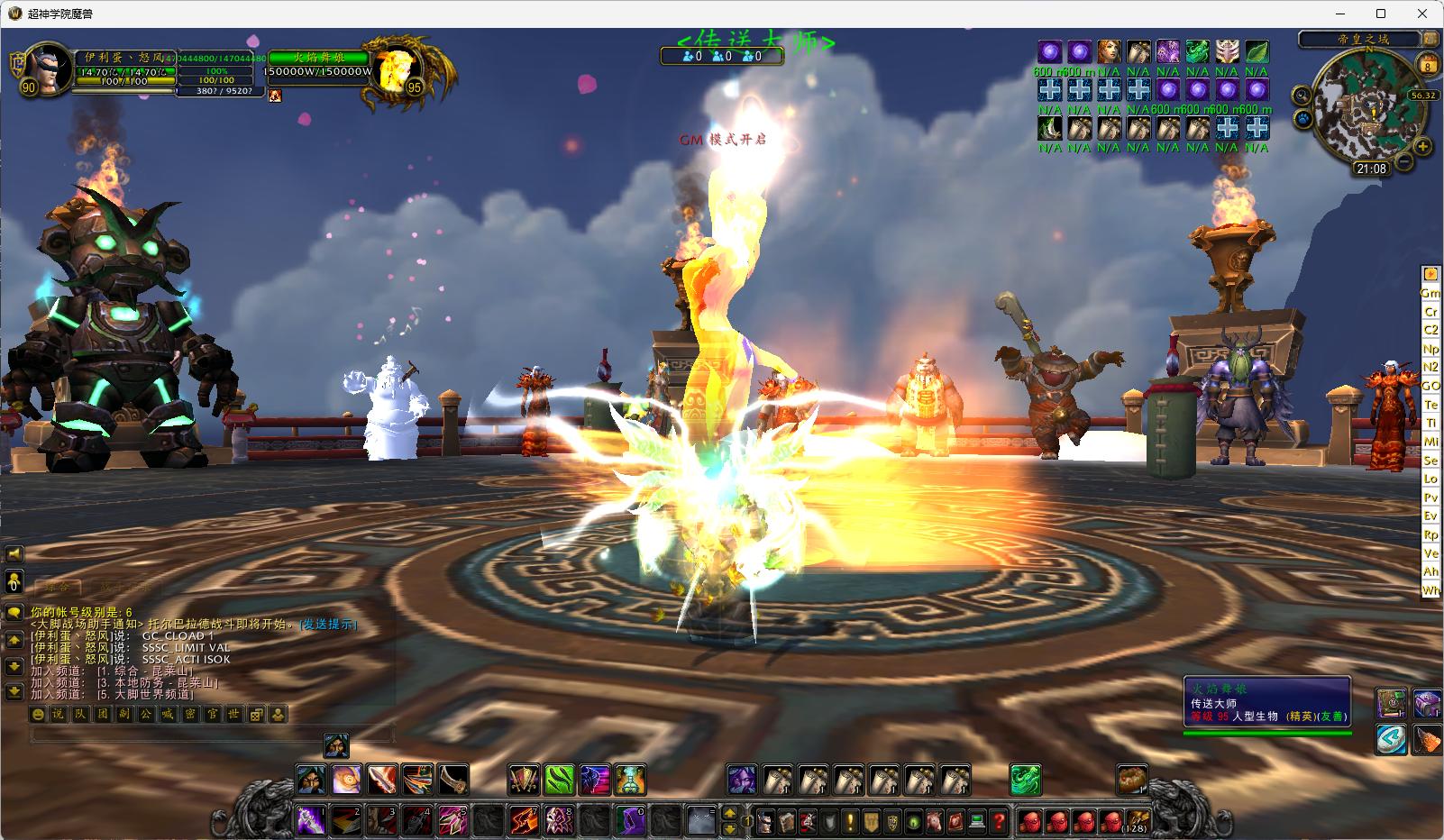Open the calendar button showing 8

tap(1428, 65)
